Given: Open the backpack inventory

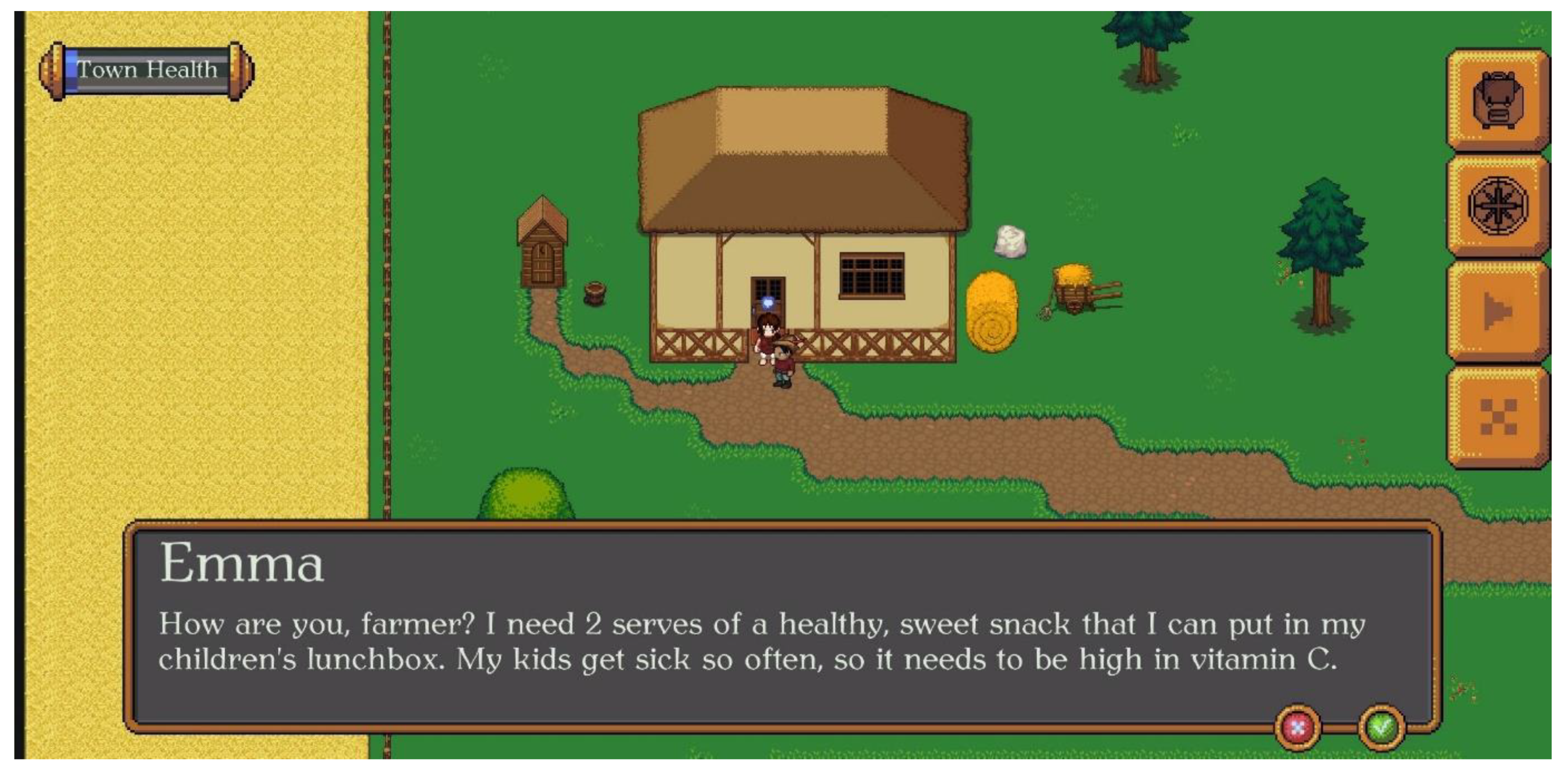Looking at the screenshot, I should pyautogui.click(x=1497, y=100).
